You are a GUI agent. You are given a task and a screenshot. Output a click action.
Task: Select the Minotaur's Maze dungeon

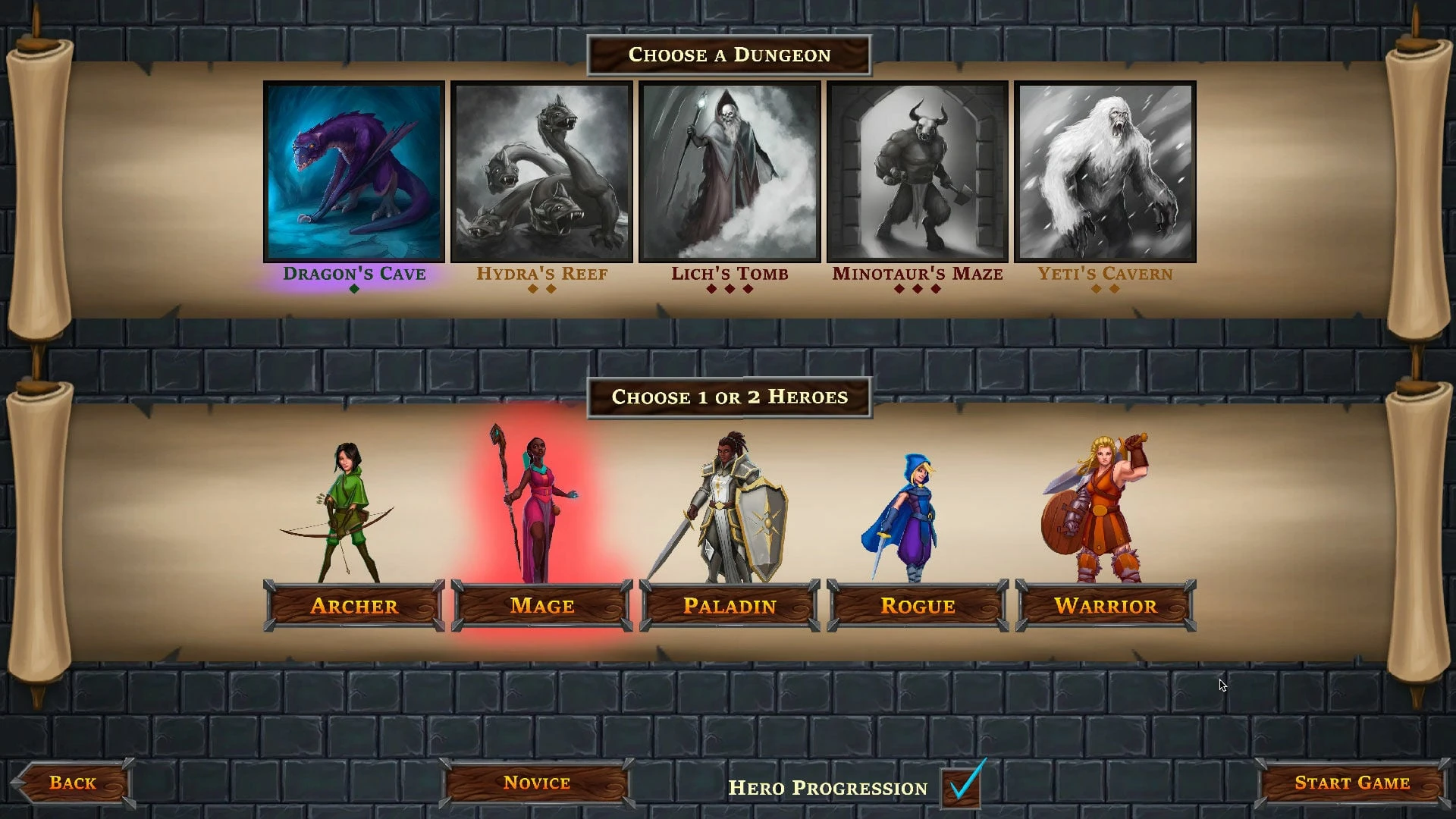tap(918, 172)
